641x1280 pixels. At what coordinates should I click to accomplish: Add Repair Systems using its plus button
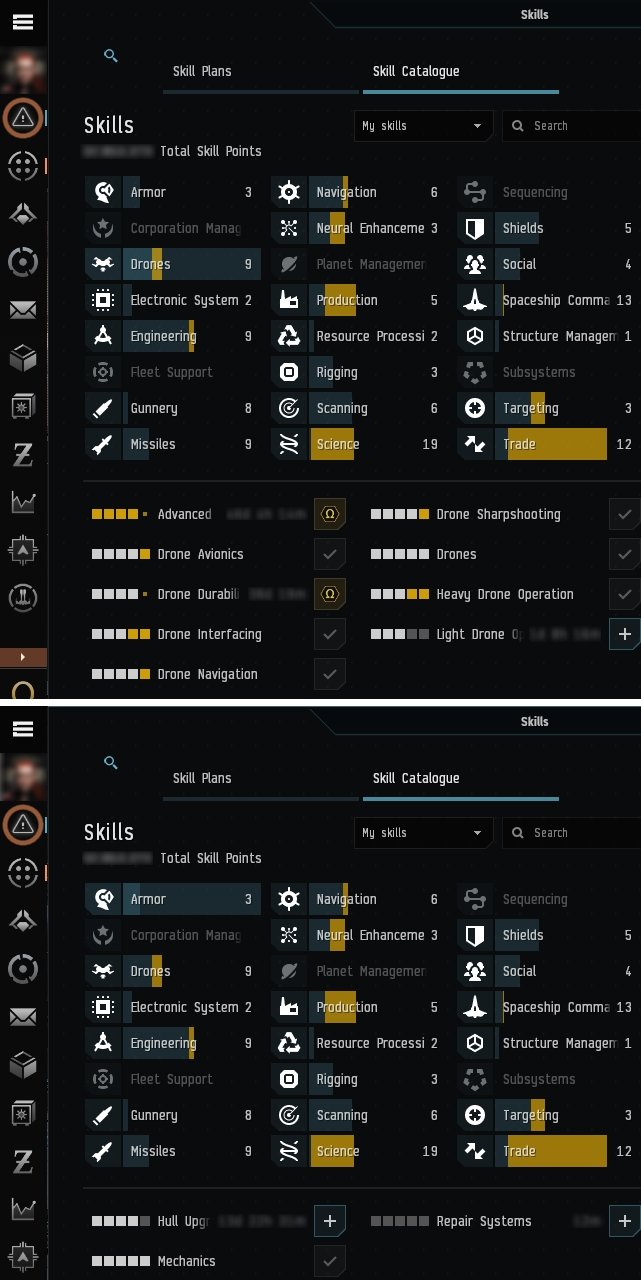[x=625, y=1221]
